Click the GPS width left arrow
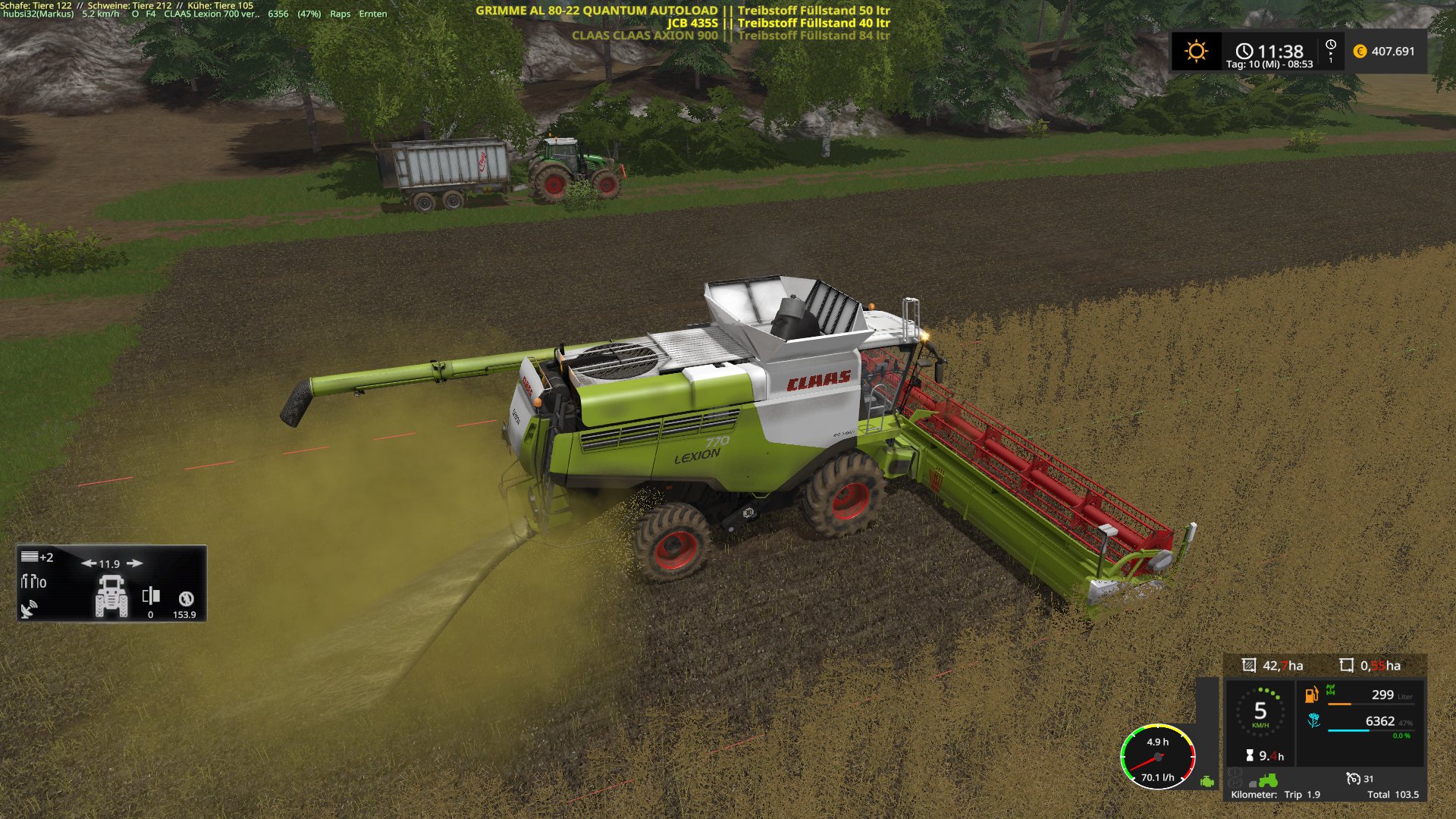This screenshot has width=1456, height=819. (x=88, y=563)
